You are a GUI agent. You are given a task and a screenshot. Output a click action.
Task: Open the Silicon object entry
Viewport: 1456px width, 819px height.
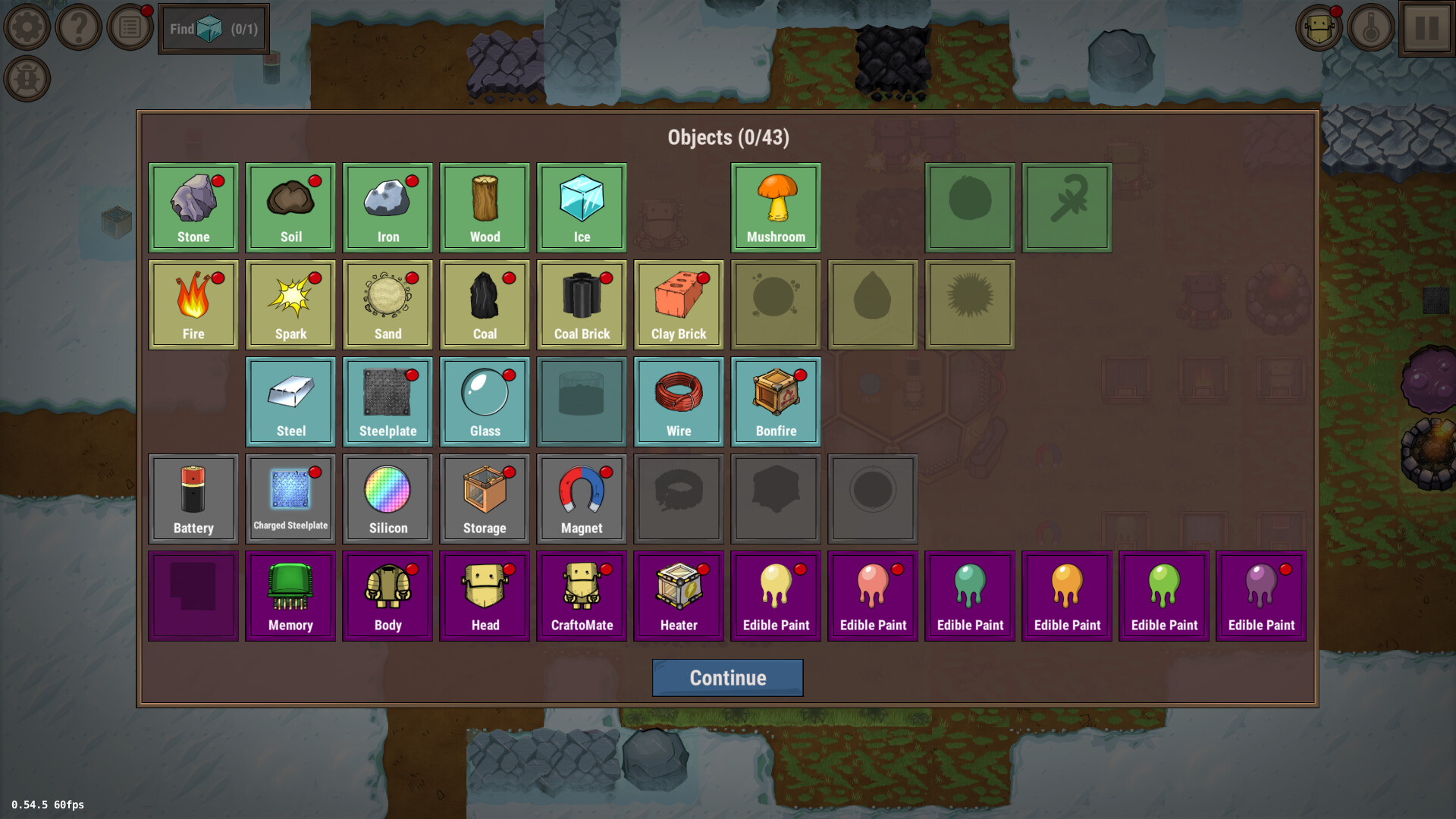pyautogui.click(x=388, y=498)
